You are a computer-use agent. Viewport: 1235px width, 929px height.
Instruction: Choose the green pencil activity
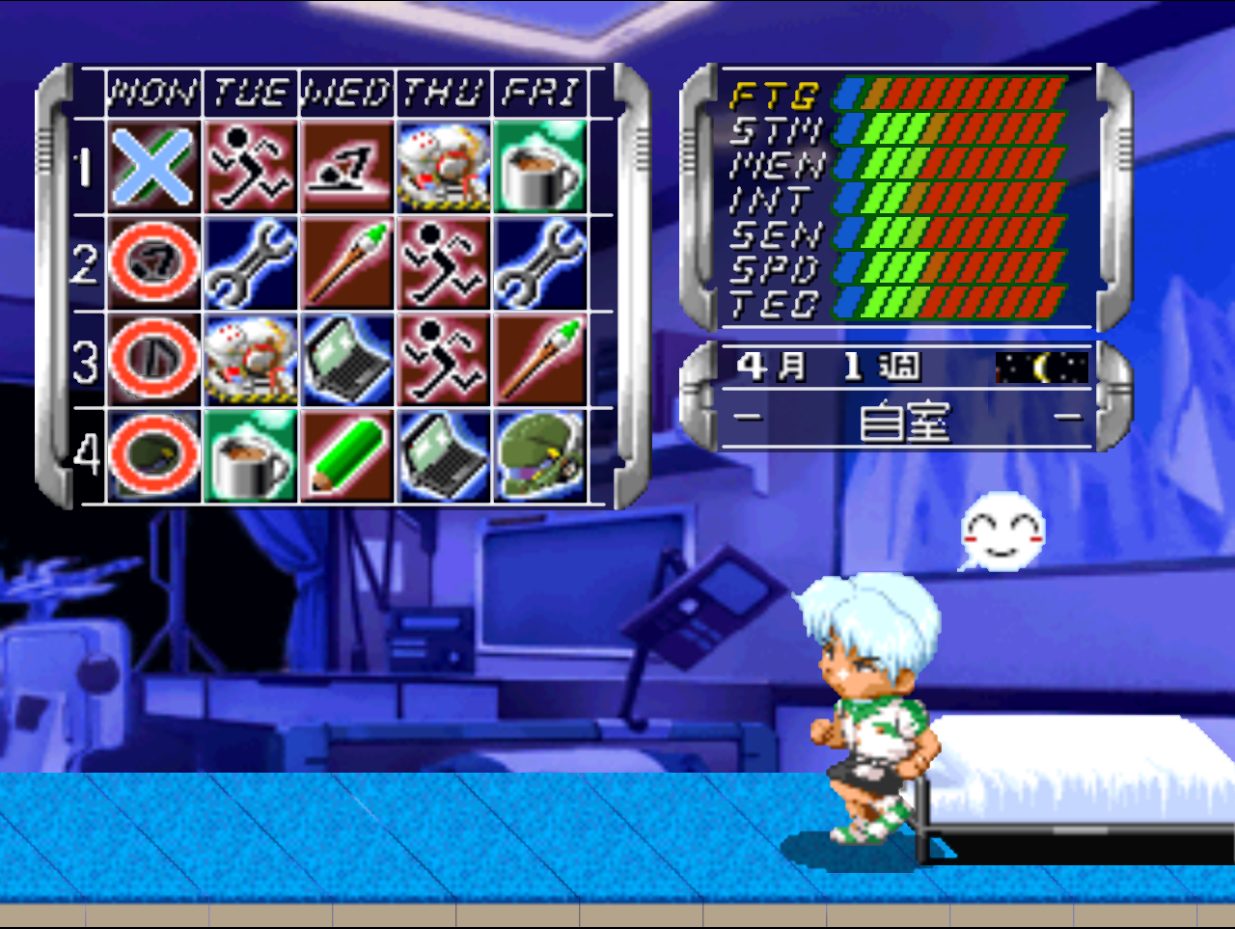point(346,455)
